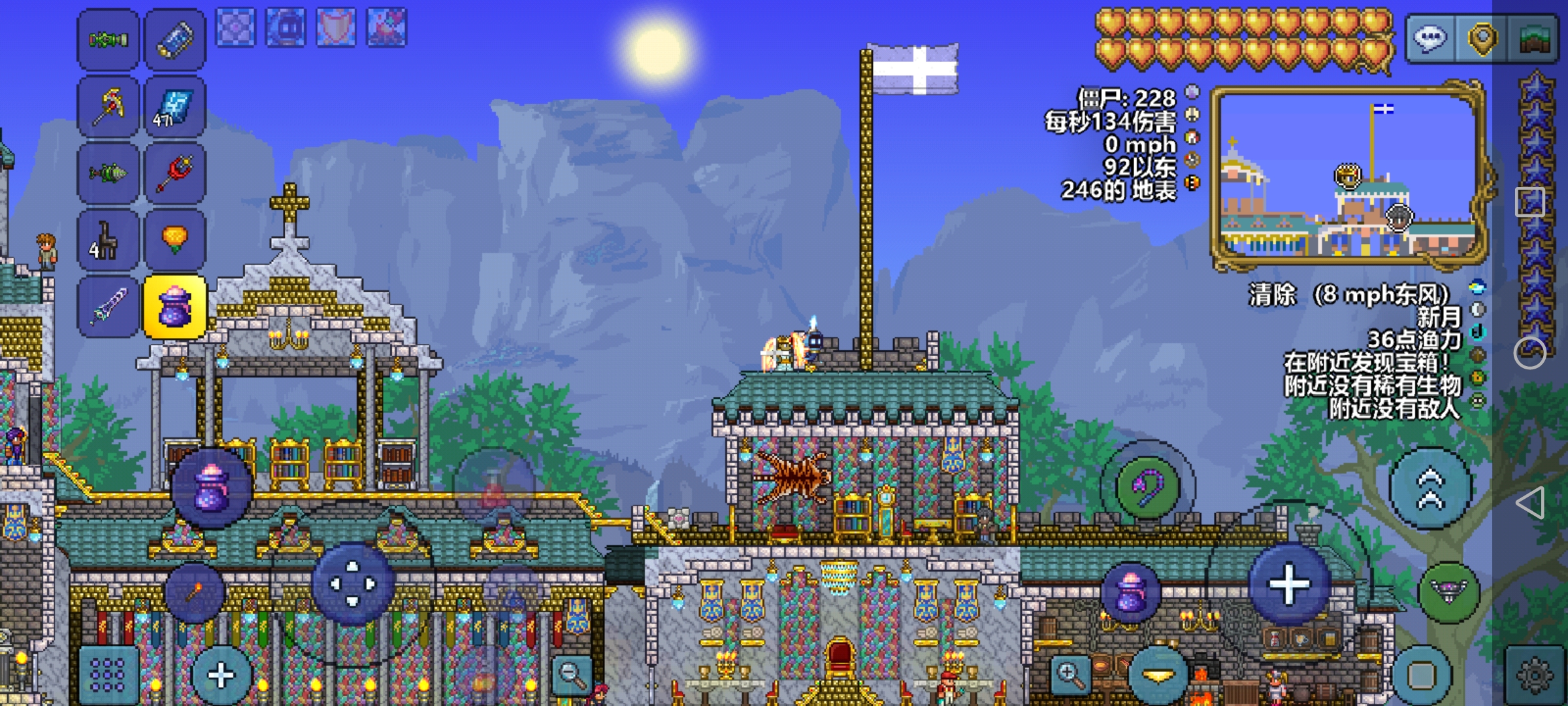Select the golden pickaxe hotbar slot
1568x706 pixels.
108,107
